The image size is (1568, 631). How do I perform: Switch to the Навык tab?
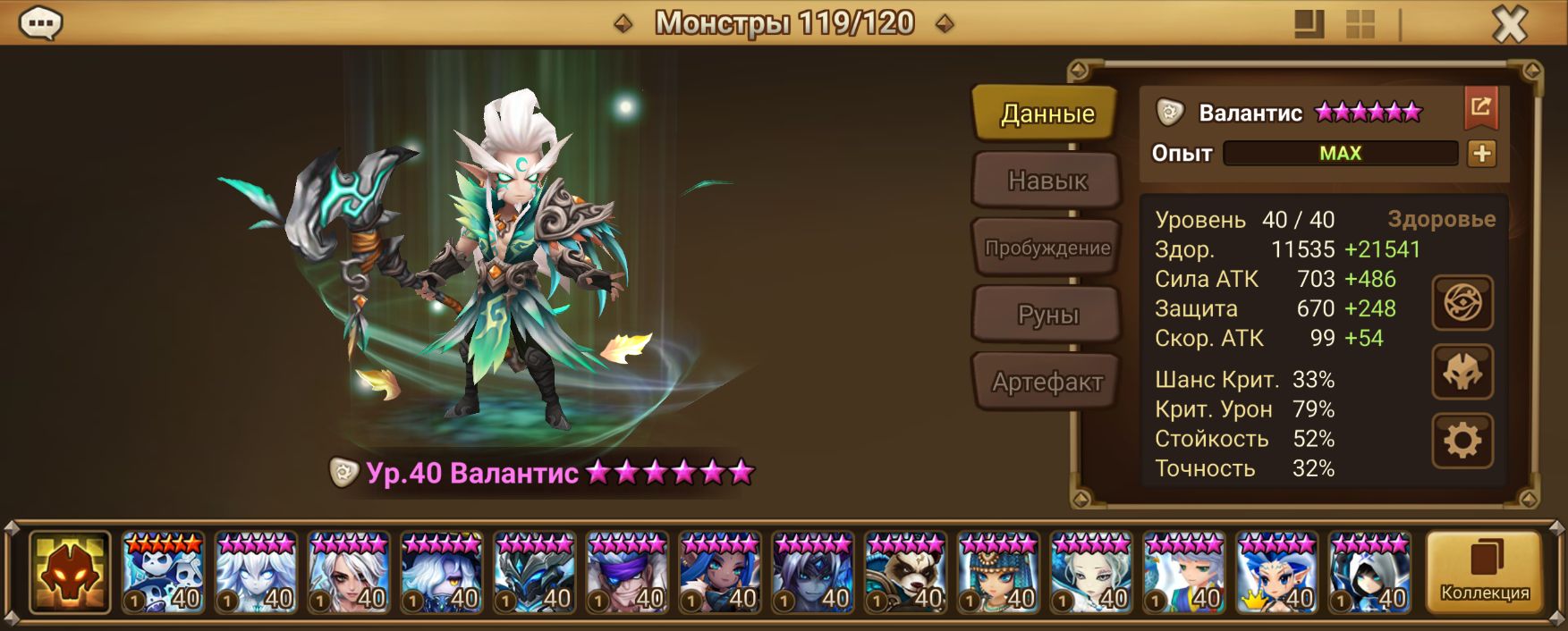click(x=1047, y=181)
